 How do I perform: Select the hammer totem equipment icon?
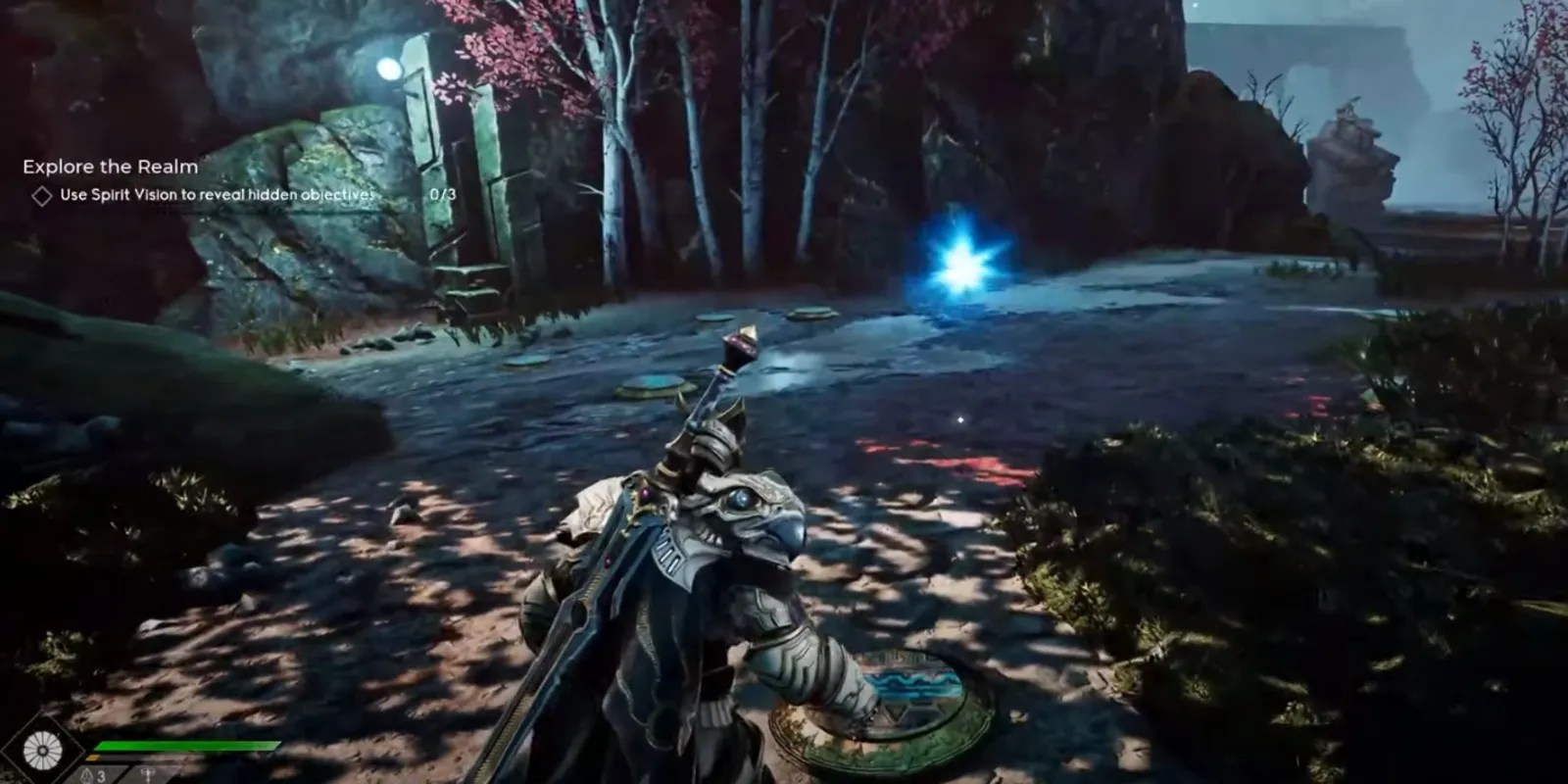147,774
